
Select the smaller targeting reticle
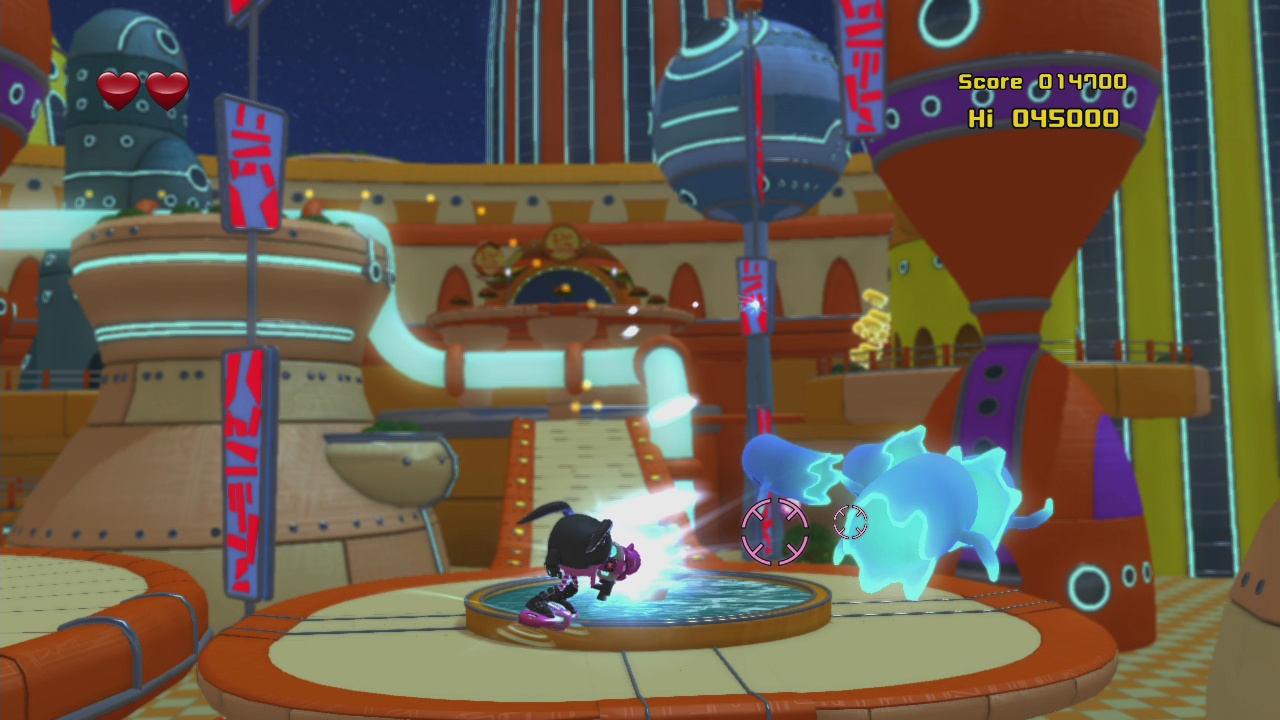point(850,519)
